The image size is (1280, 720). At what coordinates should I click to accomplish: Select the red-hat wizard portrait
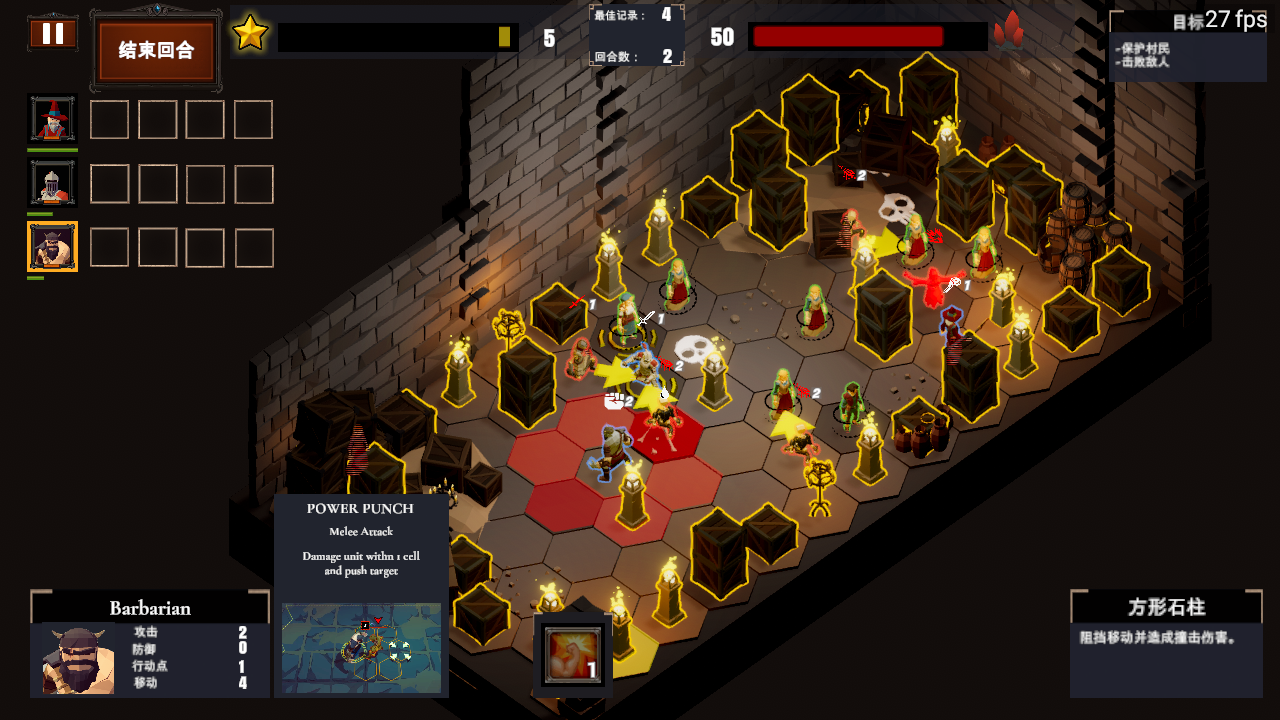[x=52, y=120]
